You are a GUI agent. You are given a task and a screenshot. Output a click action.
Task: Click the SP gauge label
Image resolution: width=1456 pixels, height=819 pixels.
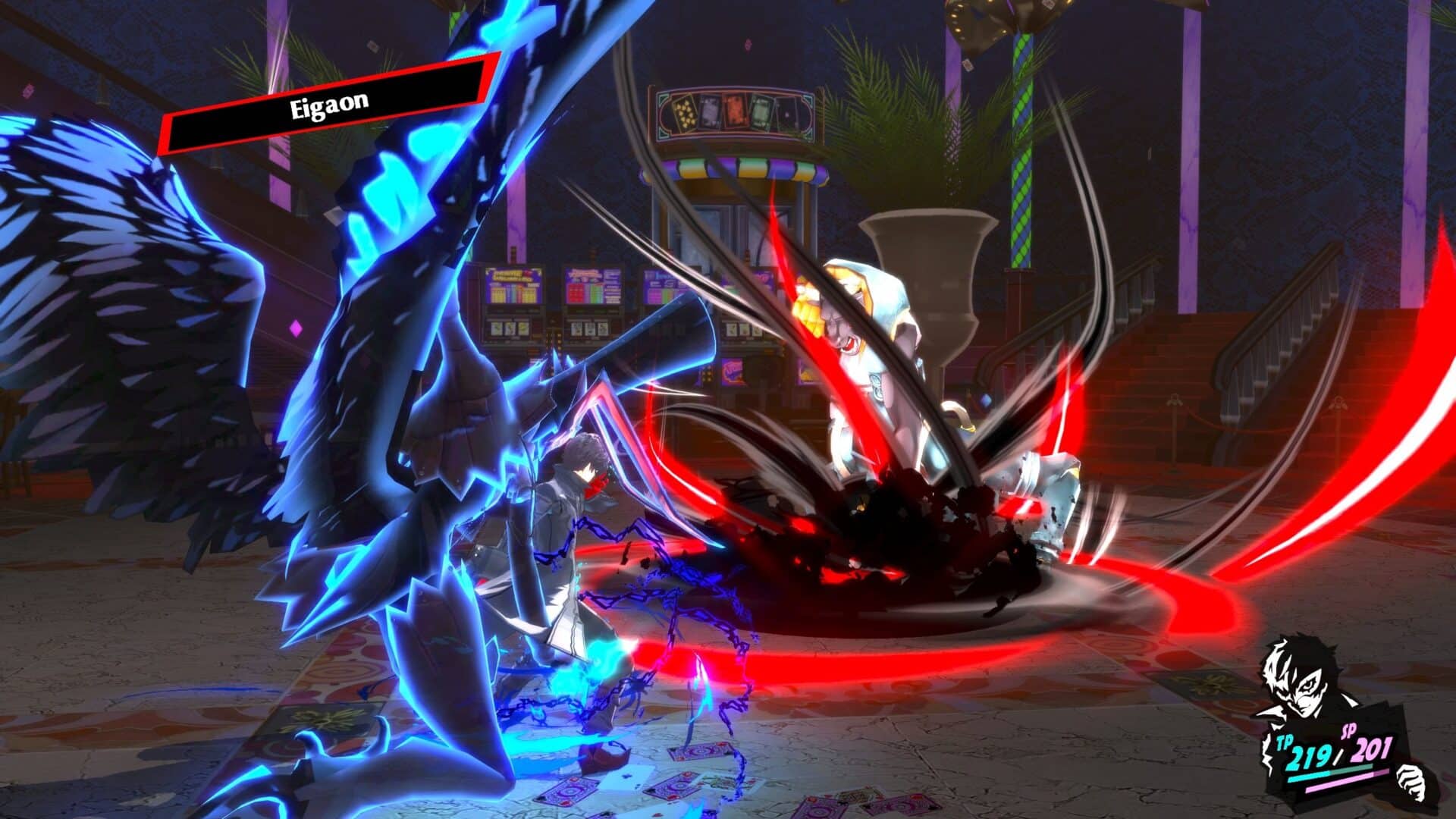[1351, 730]
